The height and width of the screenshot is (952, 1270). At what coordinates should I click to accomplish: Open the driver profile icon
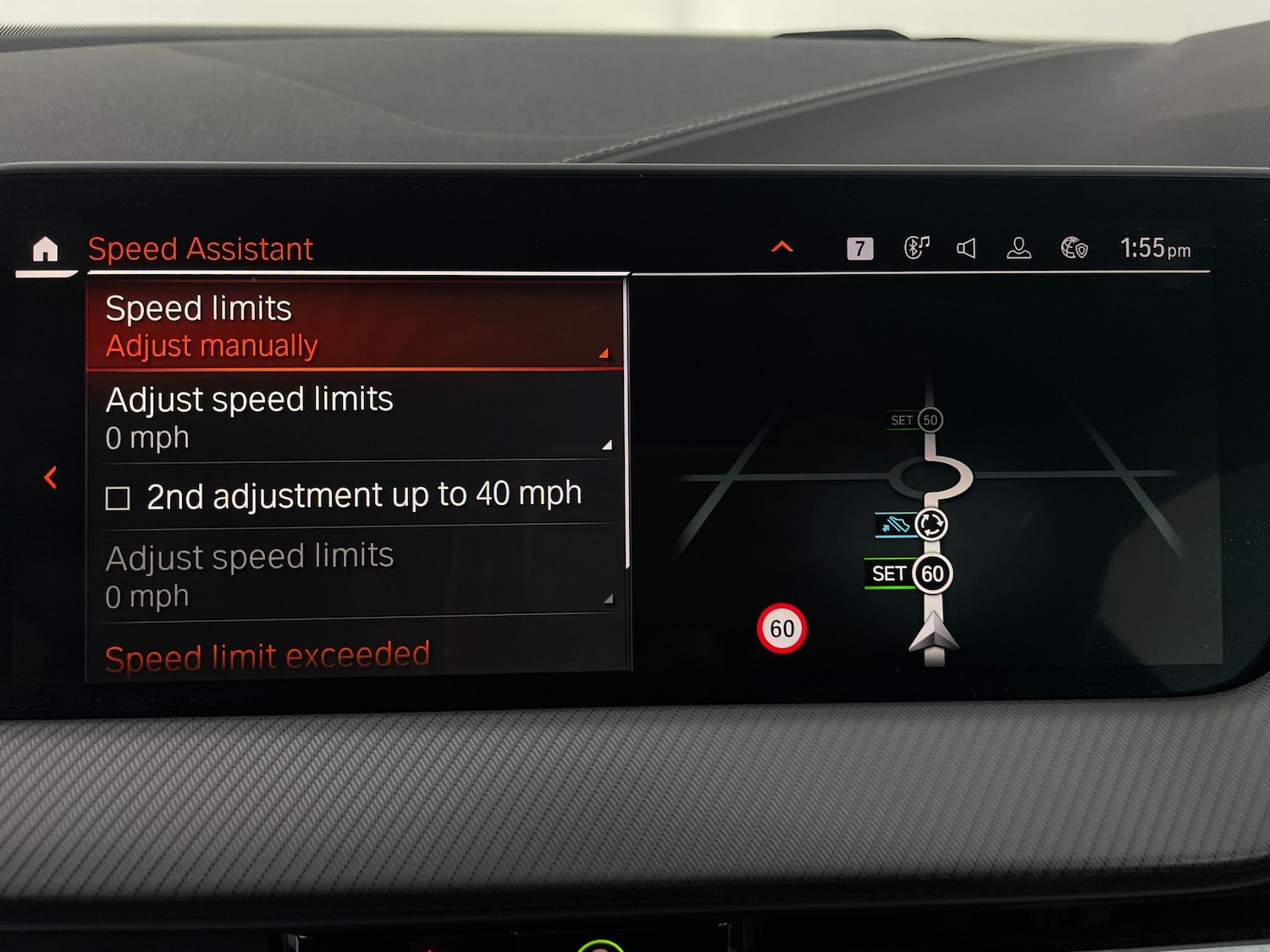click(x=1019, y=247)
